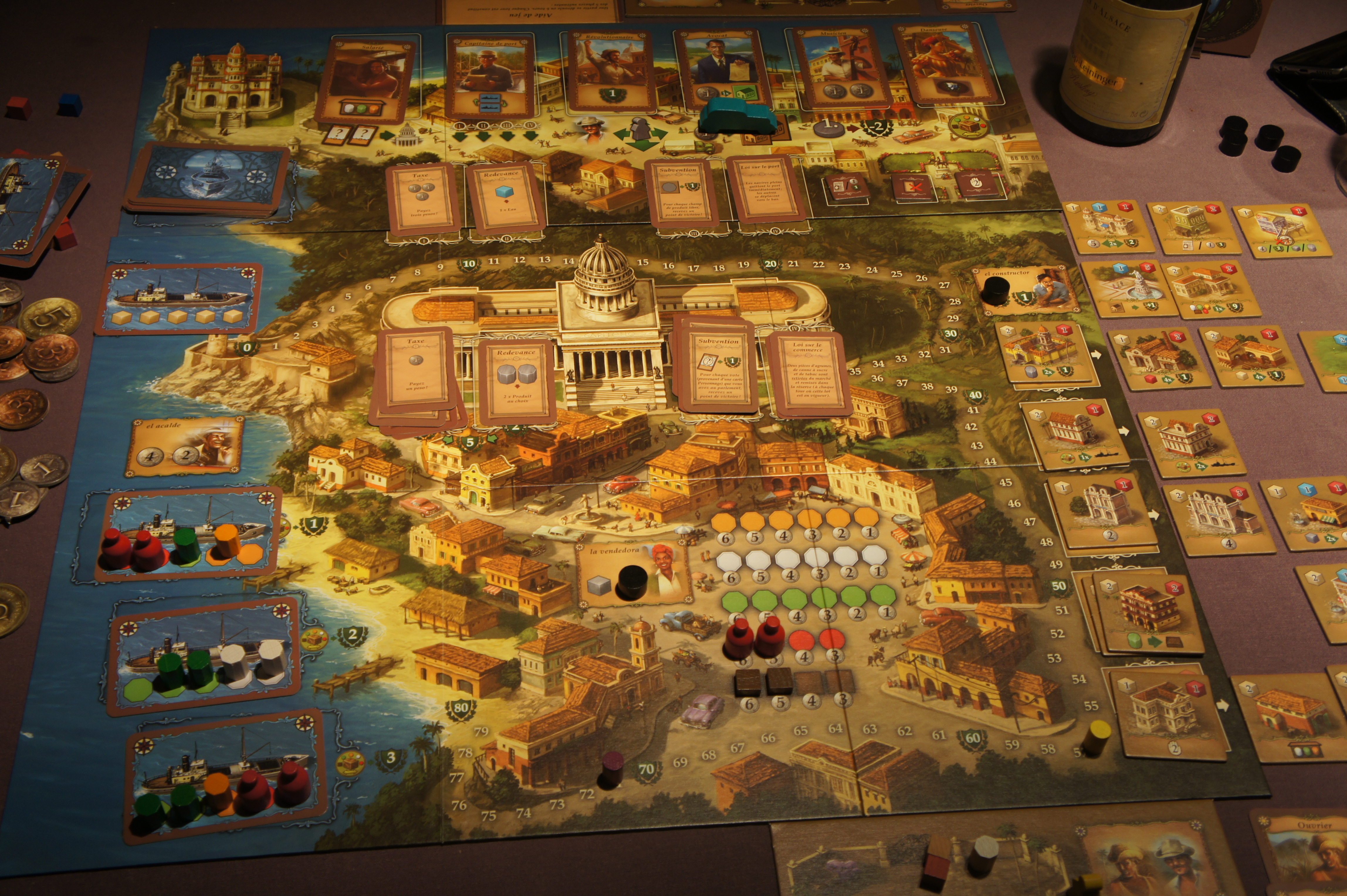The height and width of the screenshot is (896, 1347).
Task: Select the ship card with five yellow cubes
Action: (x=178, y=298)
